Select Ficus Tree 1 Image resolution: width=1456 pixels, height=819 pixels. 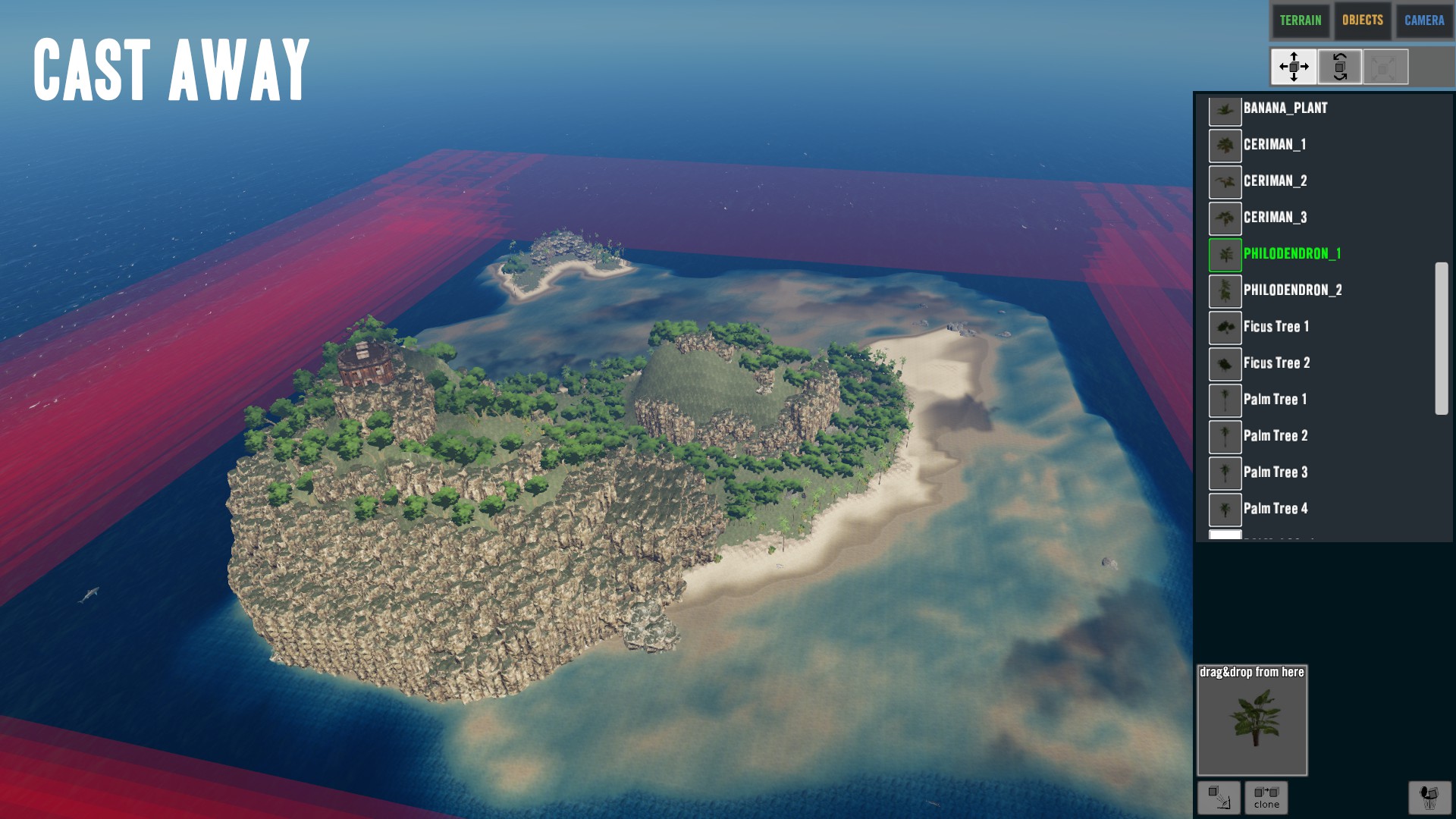pos(1276,327)
